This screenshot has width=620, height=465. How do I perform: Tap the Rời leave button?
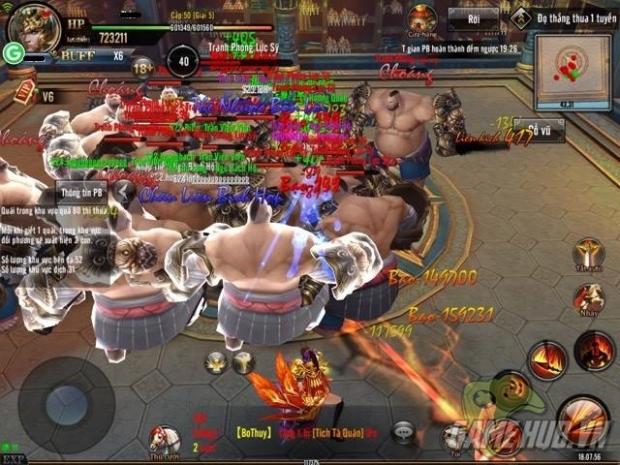(472, 18)
